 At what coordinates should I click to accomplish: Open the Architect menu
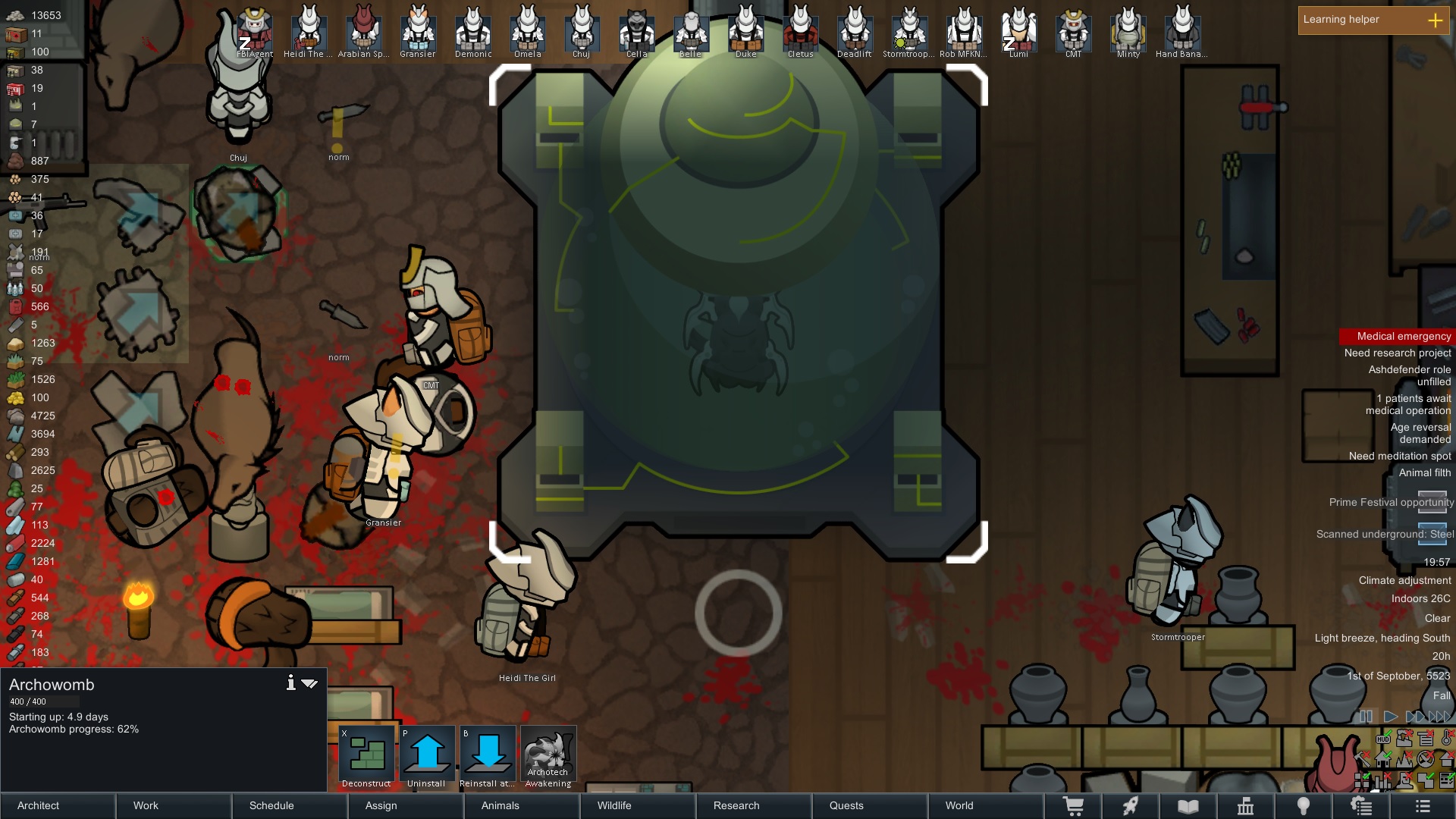point(58,805)
